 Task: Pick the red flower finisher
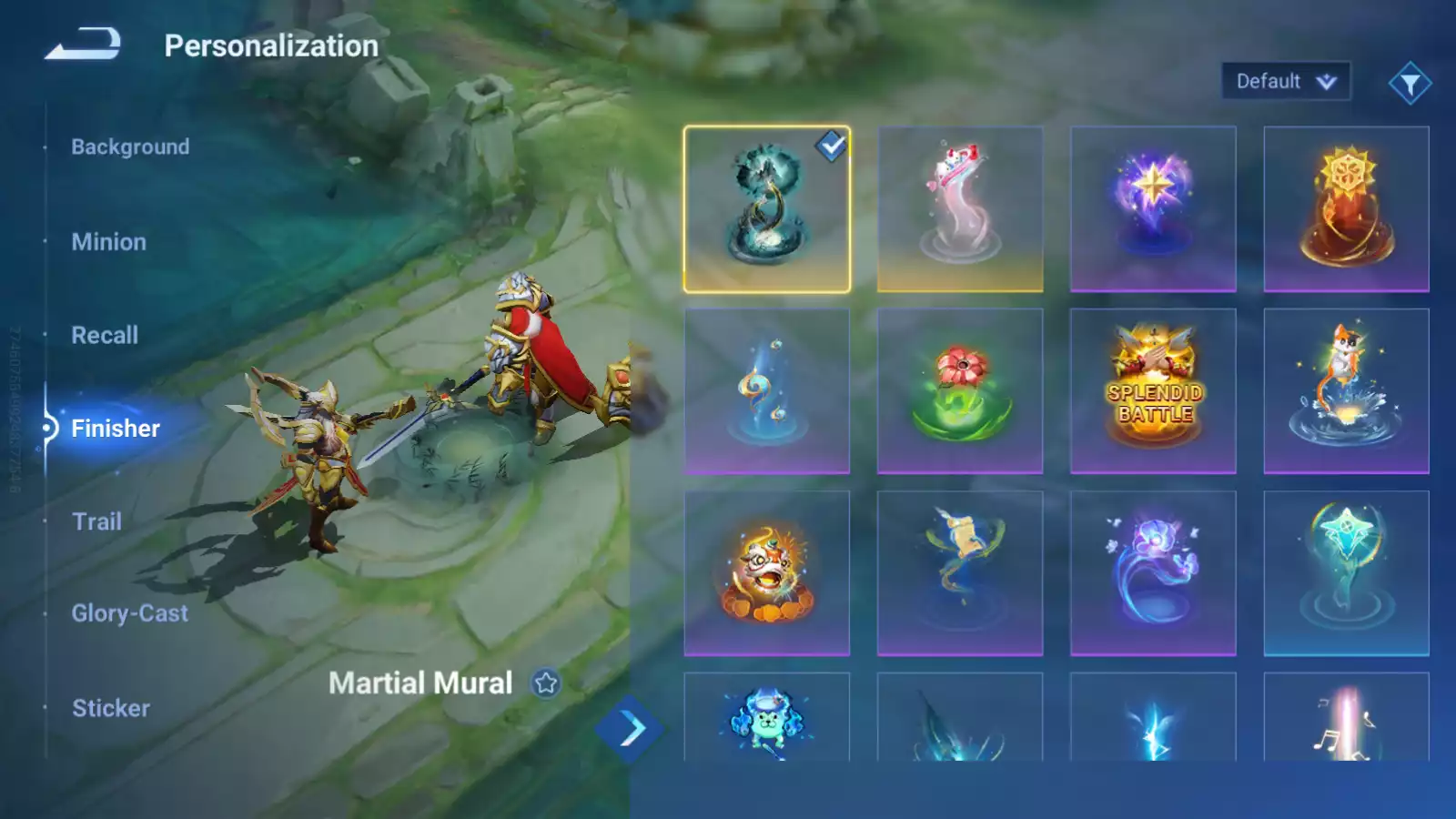click(x=960, y=391)
